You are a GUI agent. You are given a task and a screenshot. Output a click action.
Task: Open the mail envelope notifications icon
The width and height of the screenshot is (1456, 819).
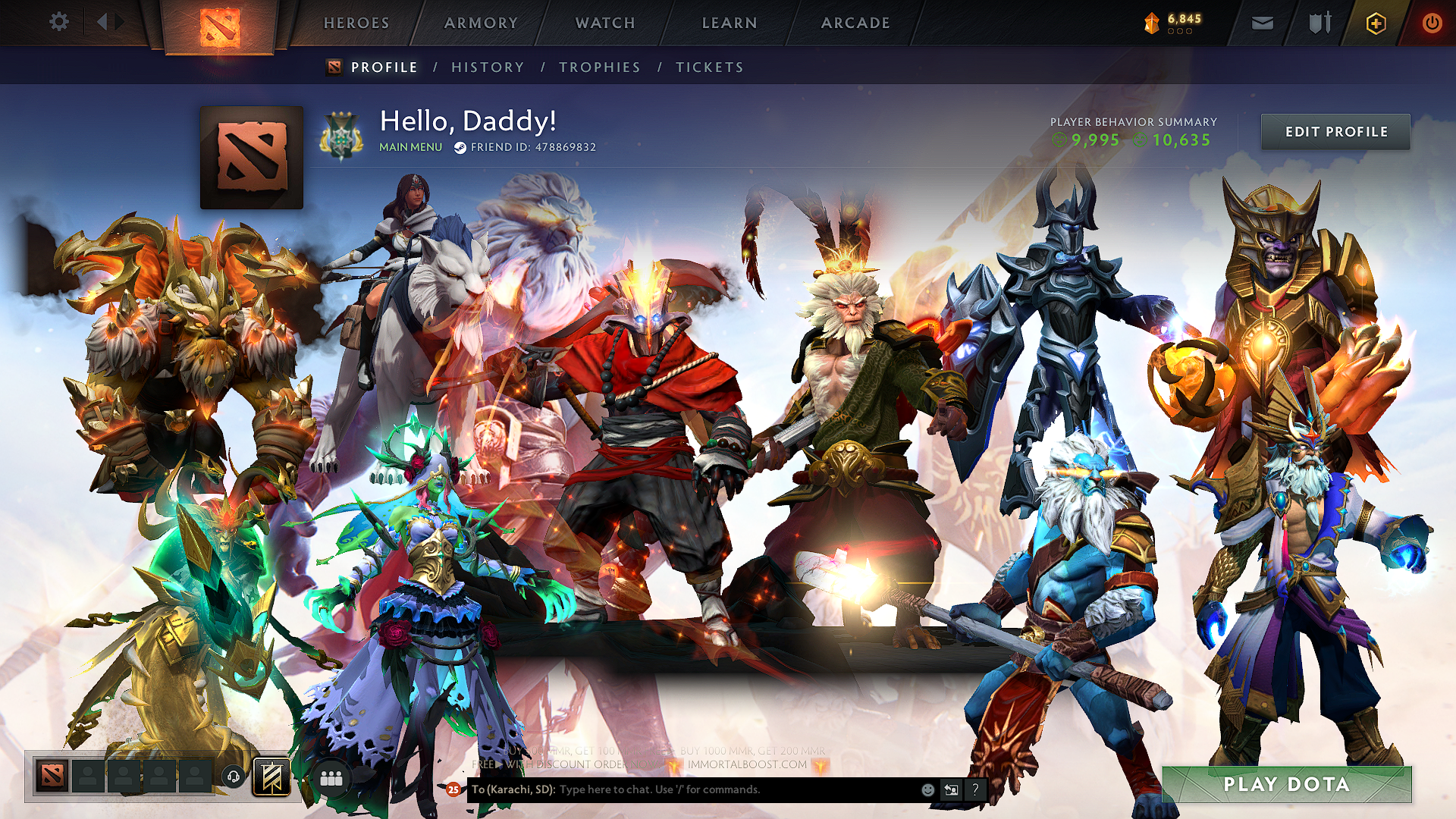[1261, 22]
